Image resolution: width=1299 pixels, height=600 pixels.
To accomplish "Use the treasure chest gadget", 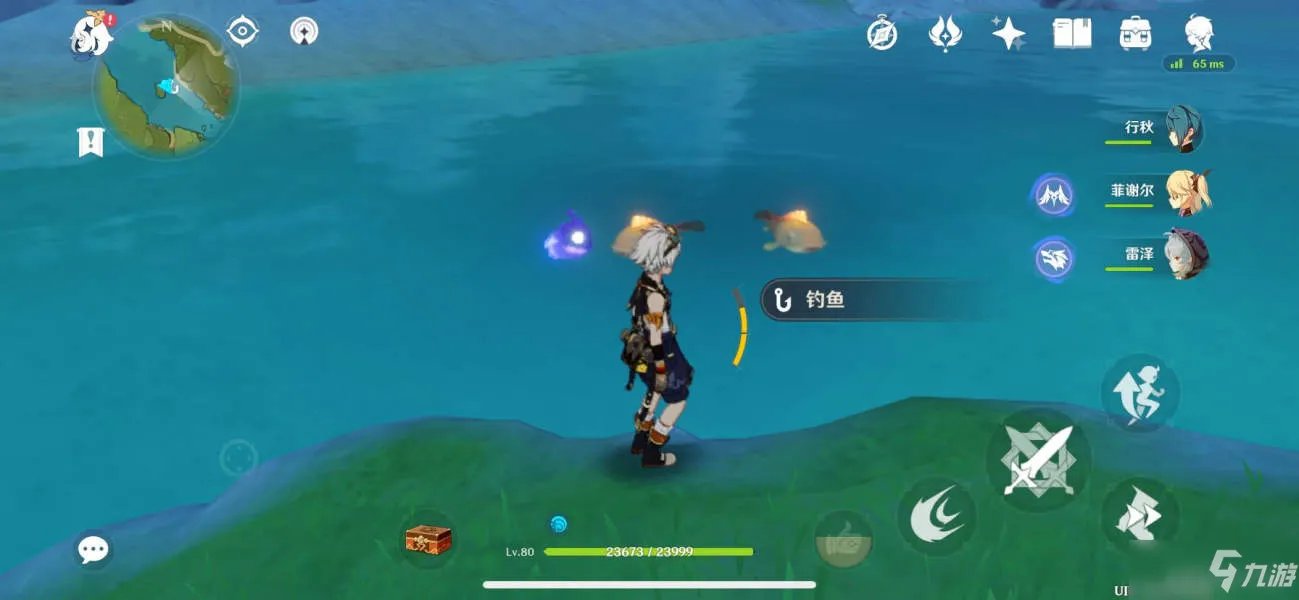I will [x=428, y=540].
